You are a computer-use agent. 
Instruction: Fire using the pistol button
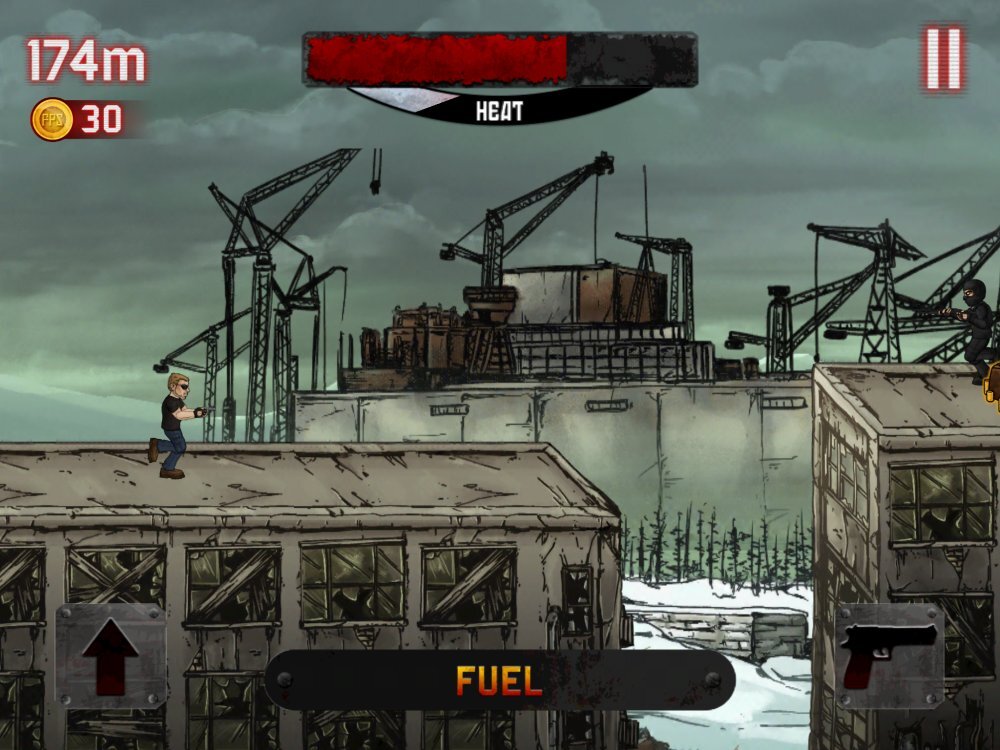889,656
